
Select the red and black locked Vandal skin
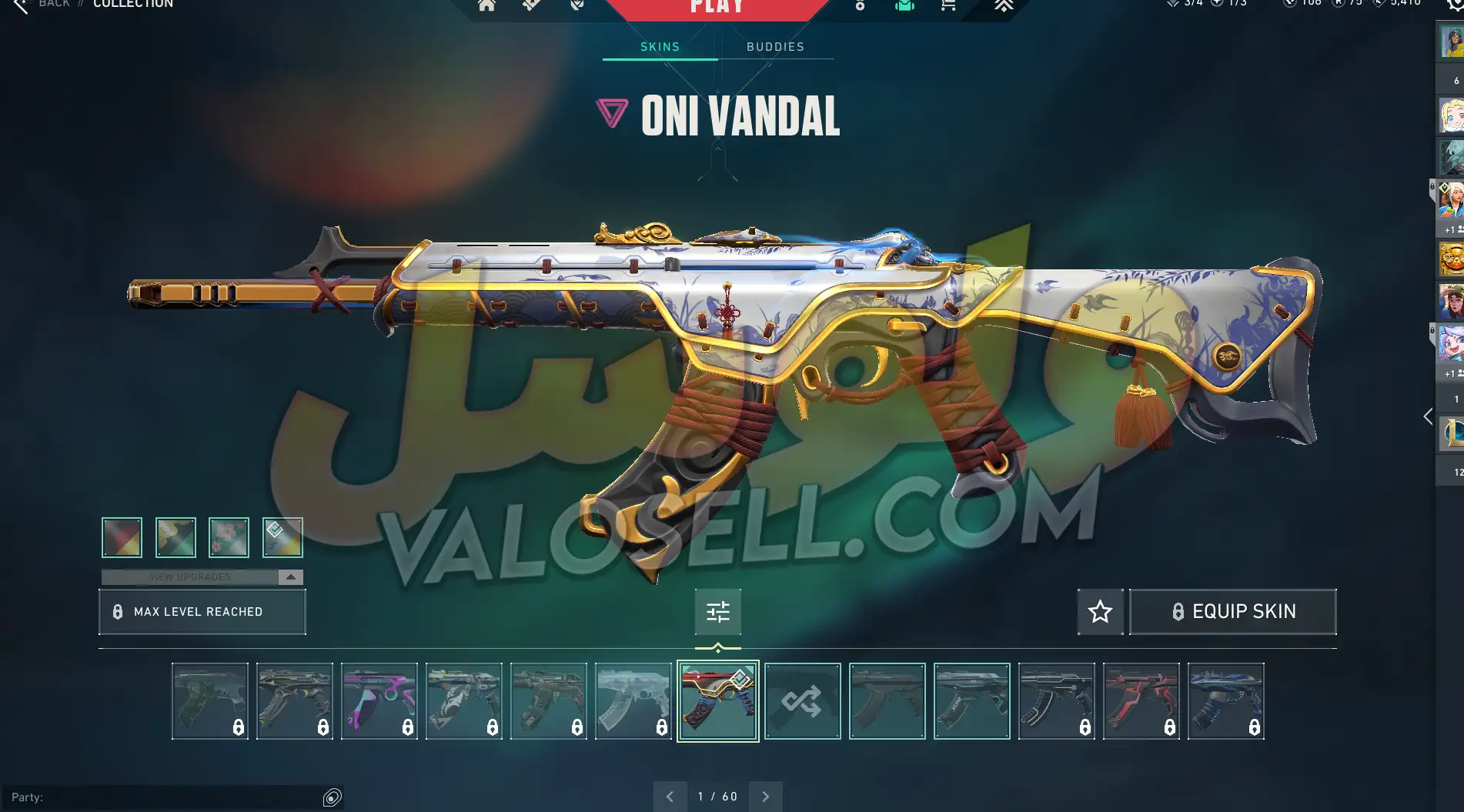tap(1141, 701)
